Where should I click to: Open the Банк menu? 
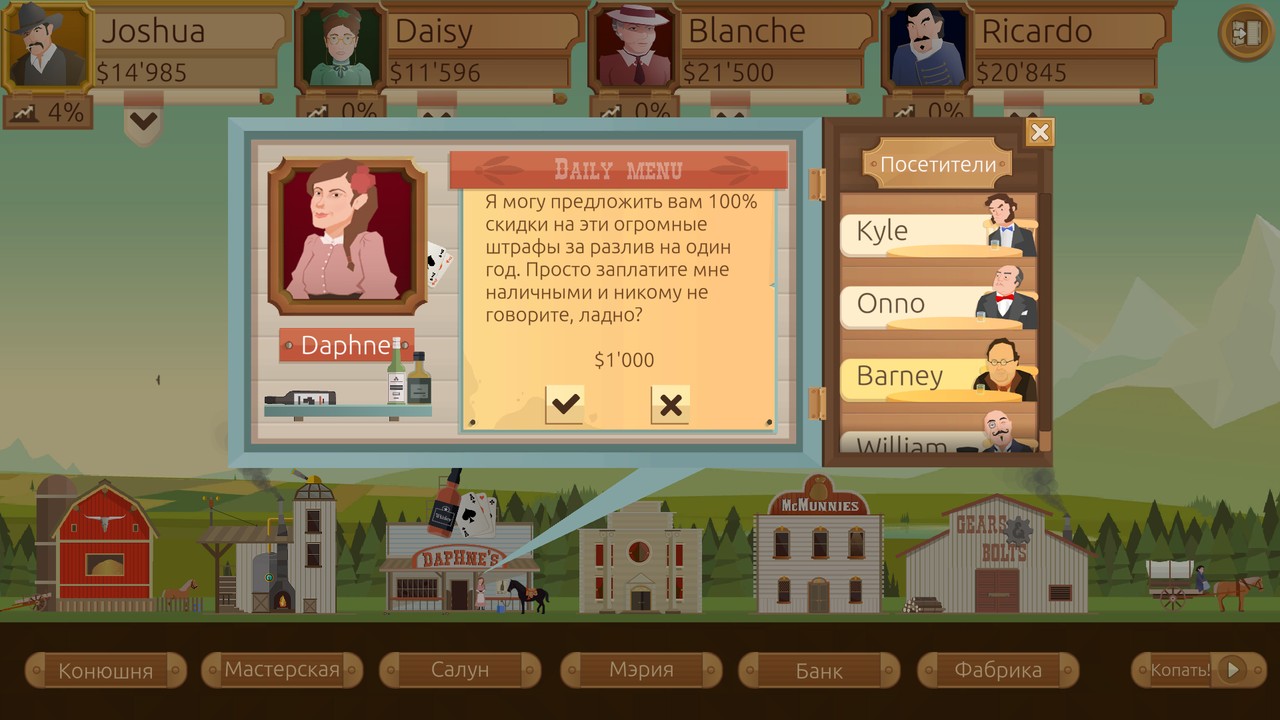coord(819,670)
